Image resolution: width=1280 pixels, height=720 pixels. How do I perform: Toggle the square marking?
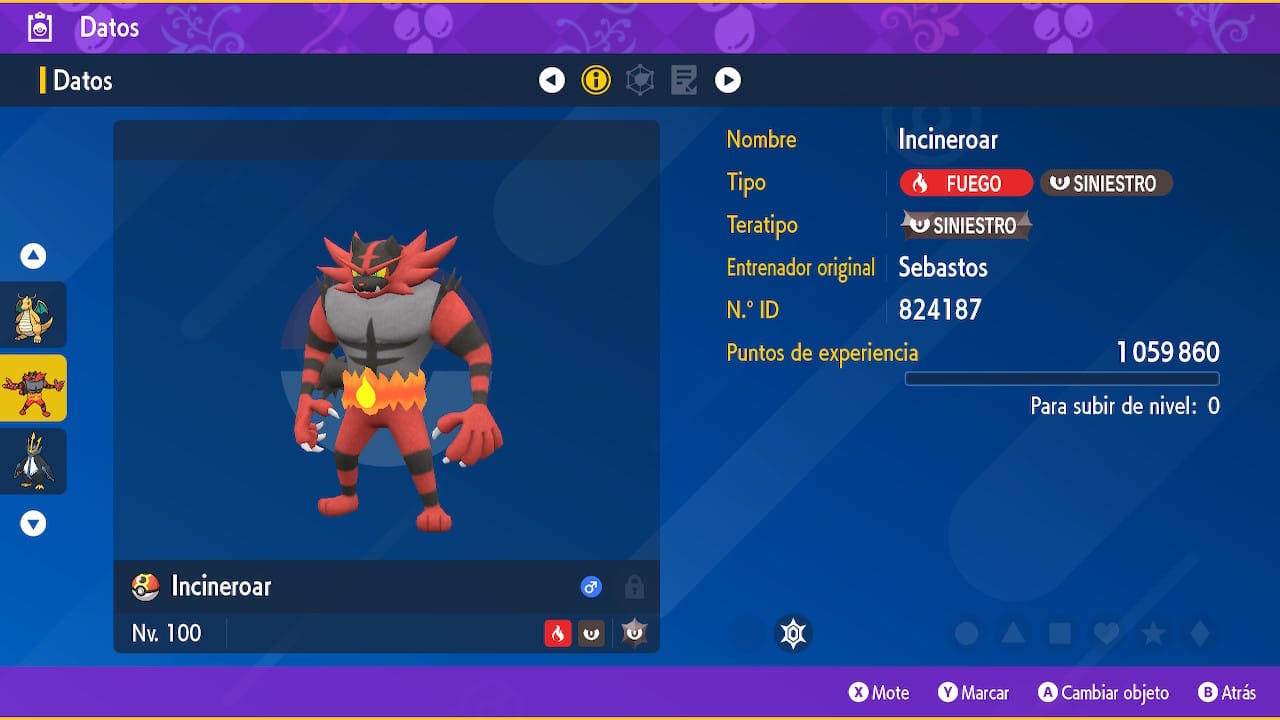click(1060, 633)
